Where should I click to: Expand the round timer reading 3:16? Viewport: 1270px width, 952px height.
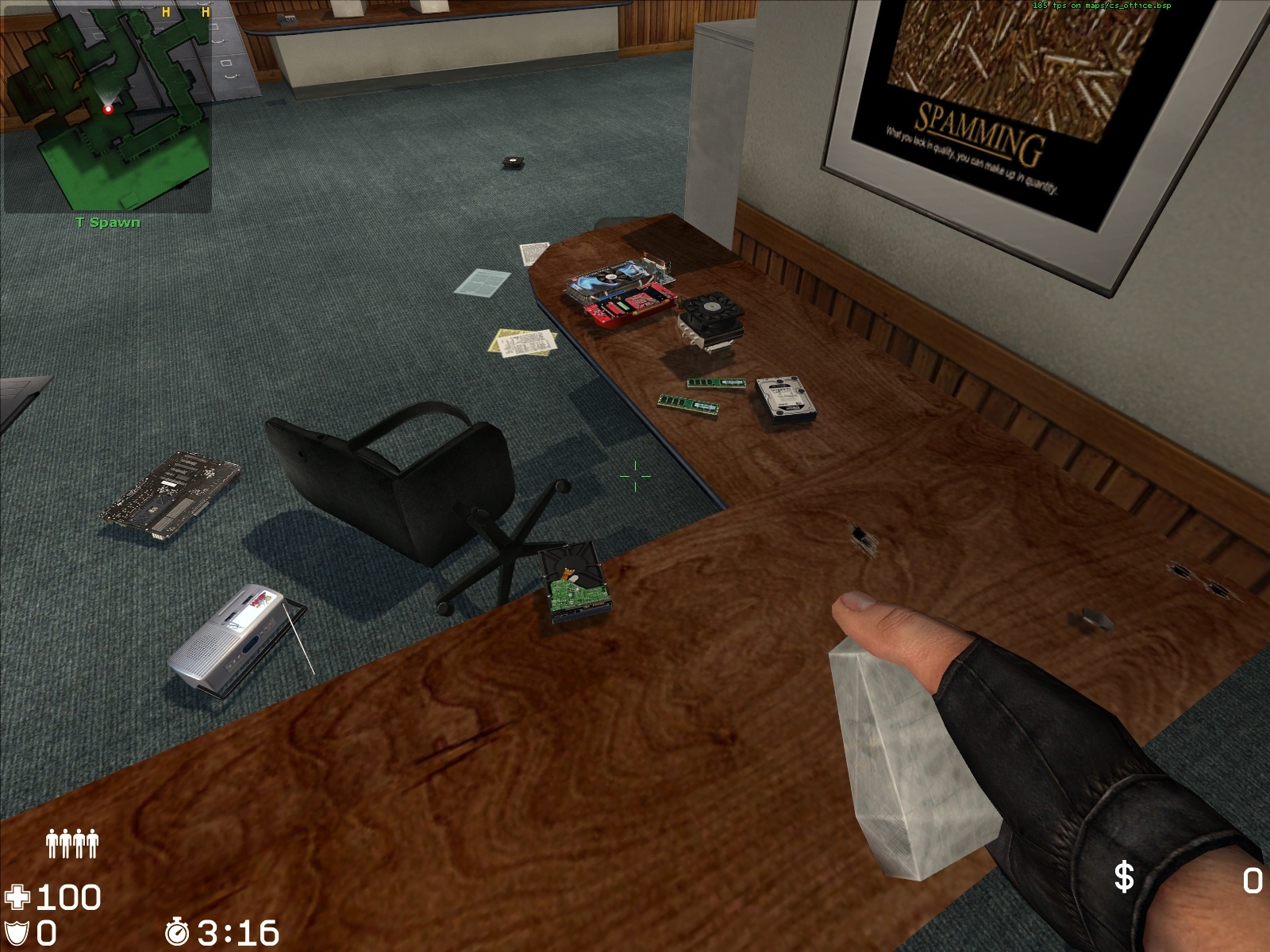(x=238, y=935)
